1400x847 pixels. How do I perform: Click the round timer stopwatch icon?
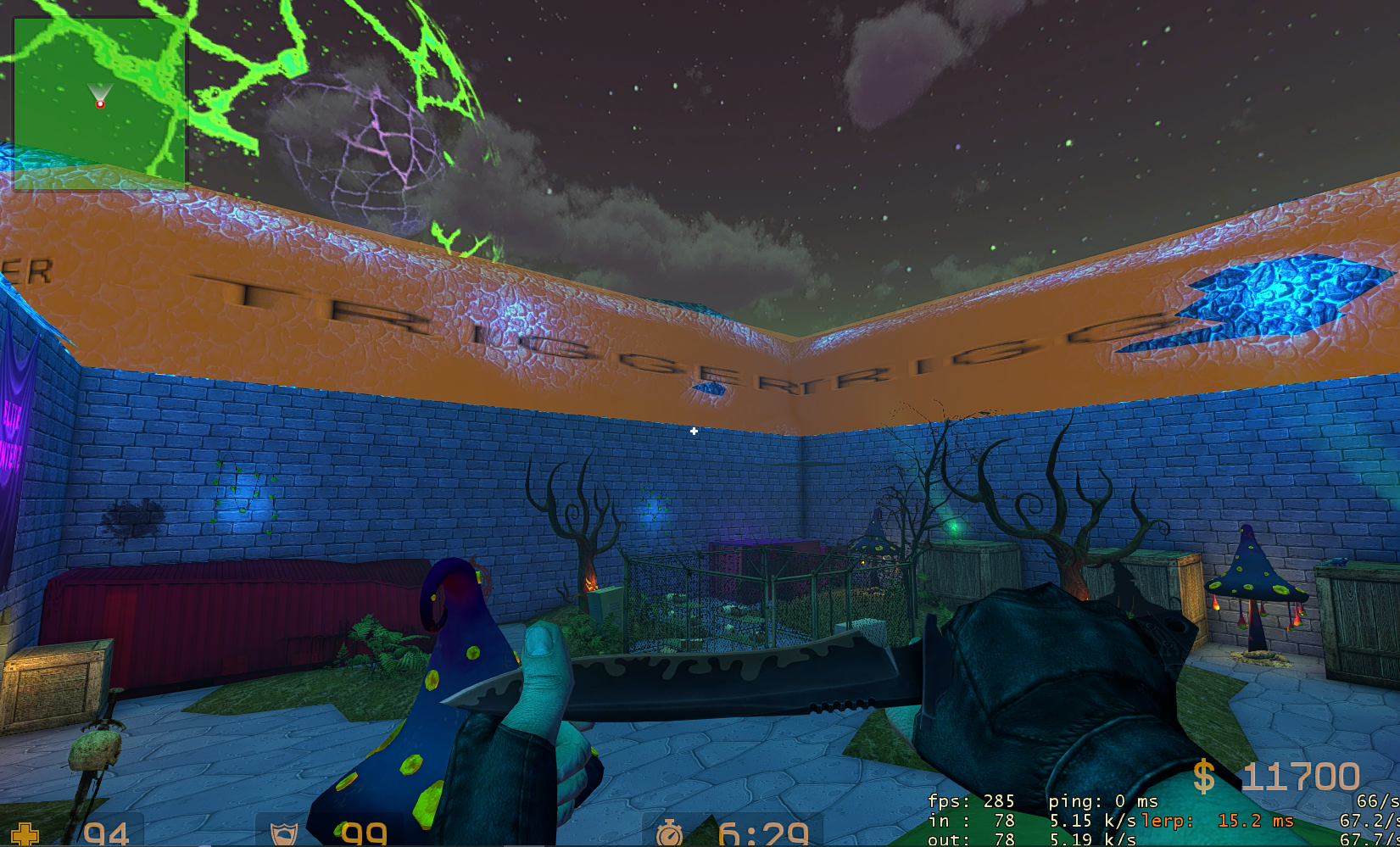pyautogui.click(x=669, y=834)
